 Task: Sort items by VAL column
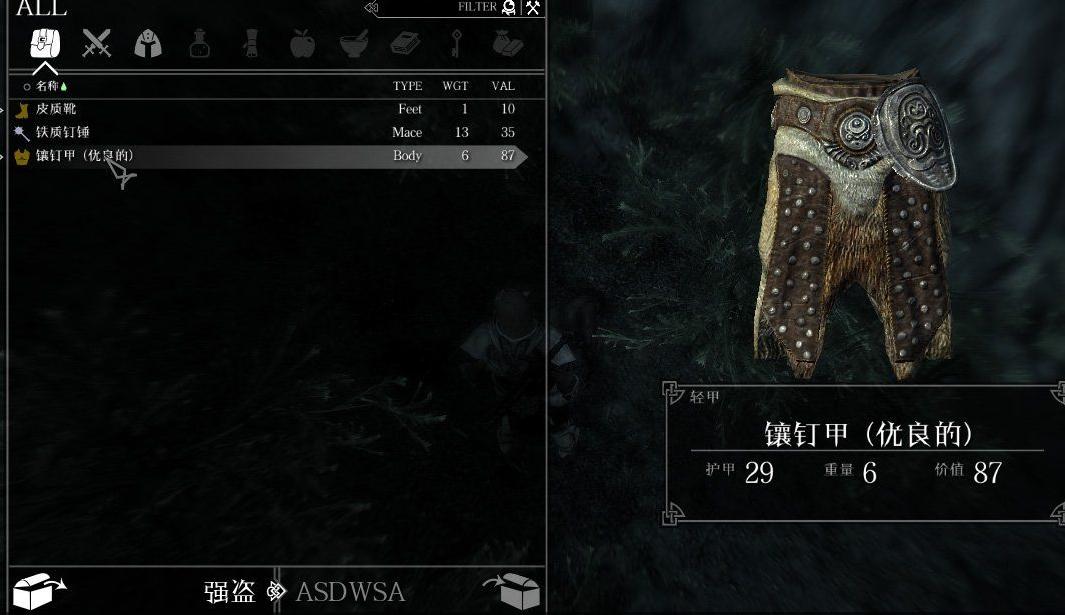tap(502, 86)
